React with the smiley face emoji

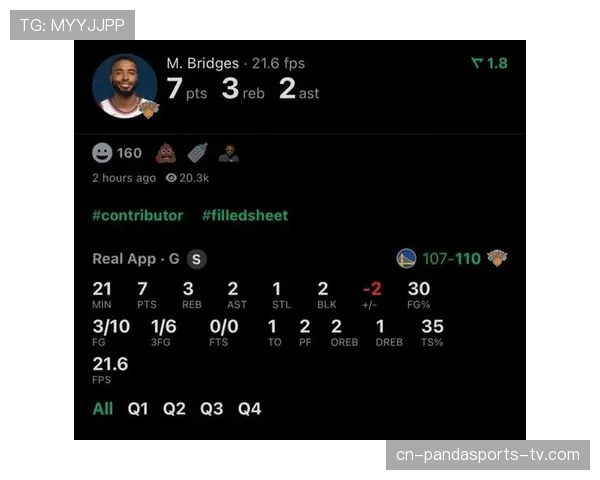tap(102, 153)
